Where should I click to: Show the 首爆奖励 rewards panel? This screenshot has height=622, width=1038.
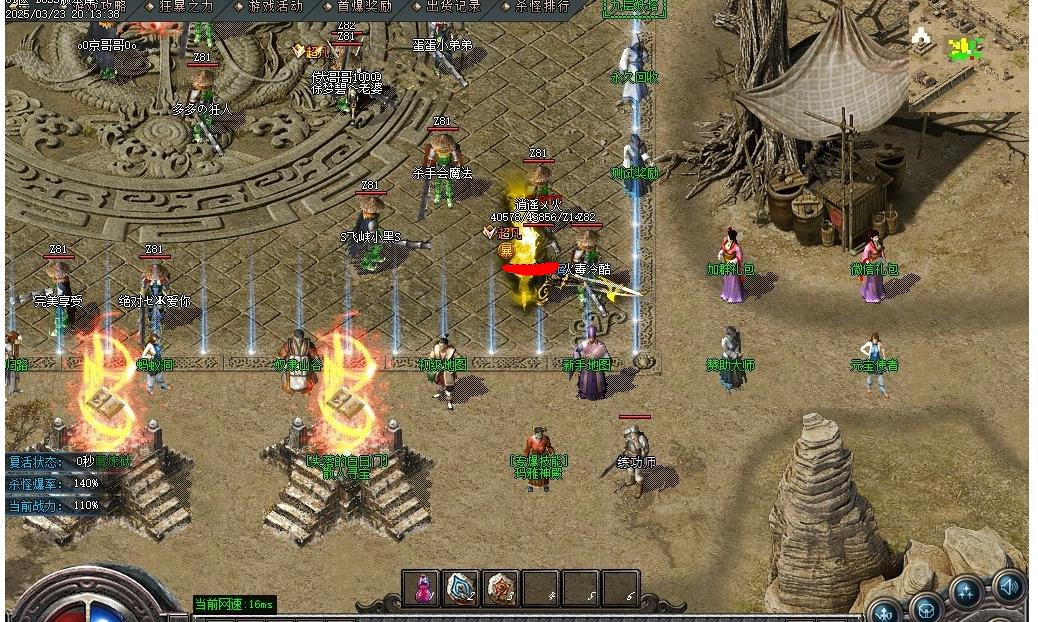tap(357, 6)
